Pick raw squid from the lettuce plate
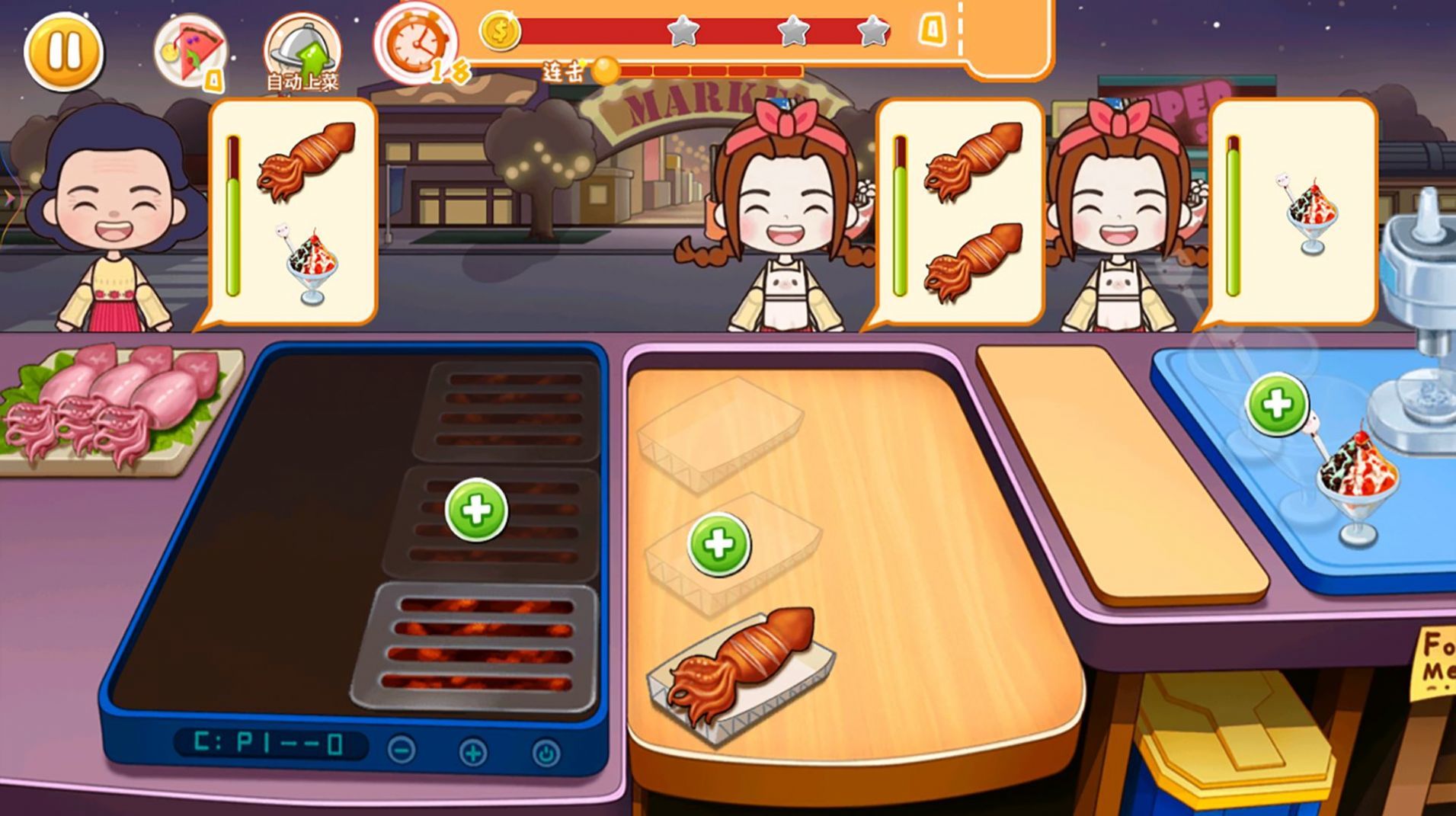Image resolution: width=1456 pixels, height=816 pixels. [x=114, y=404]
